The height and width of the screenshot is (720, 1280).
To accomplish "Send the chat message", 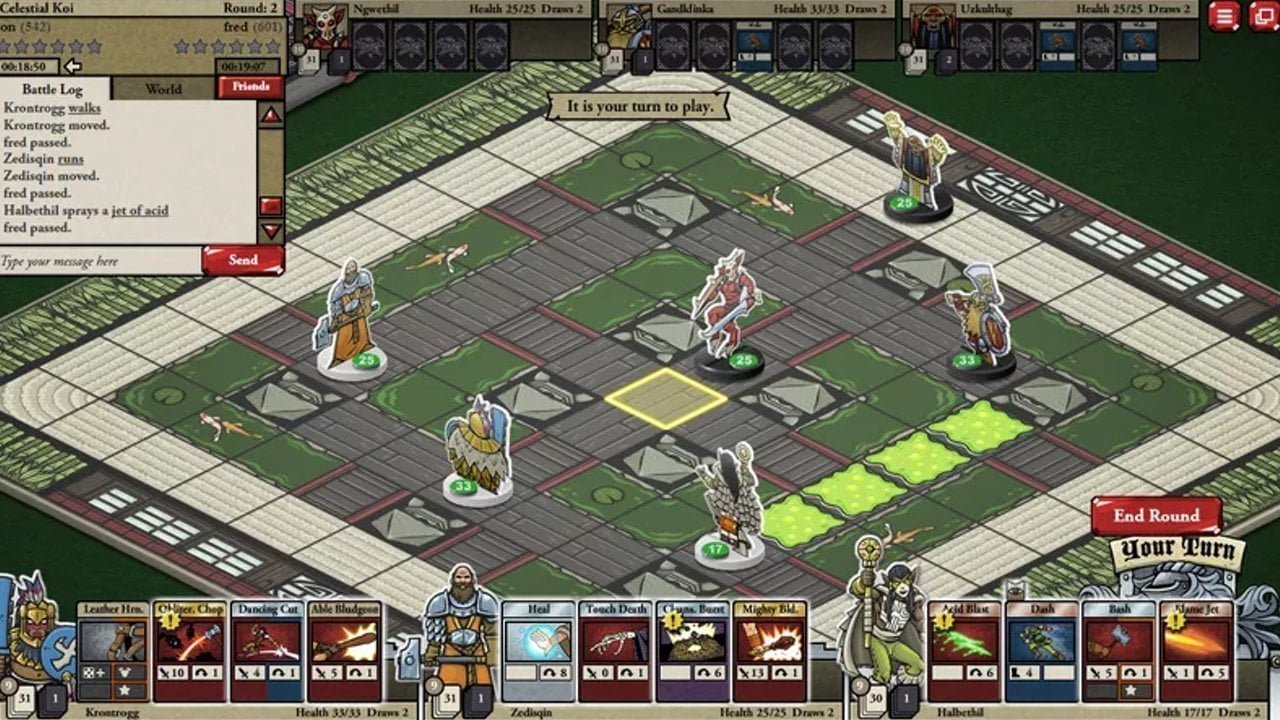I will click(243, 260).
